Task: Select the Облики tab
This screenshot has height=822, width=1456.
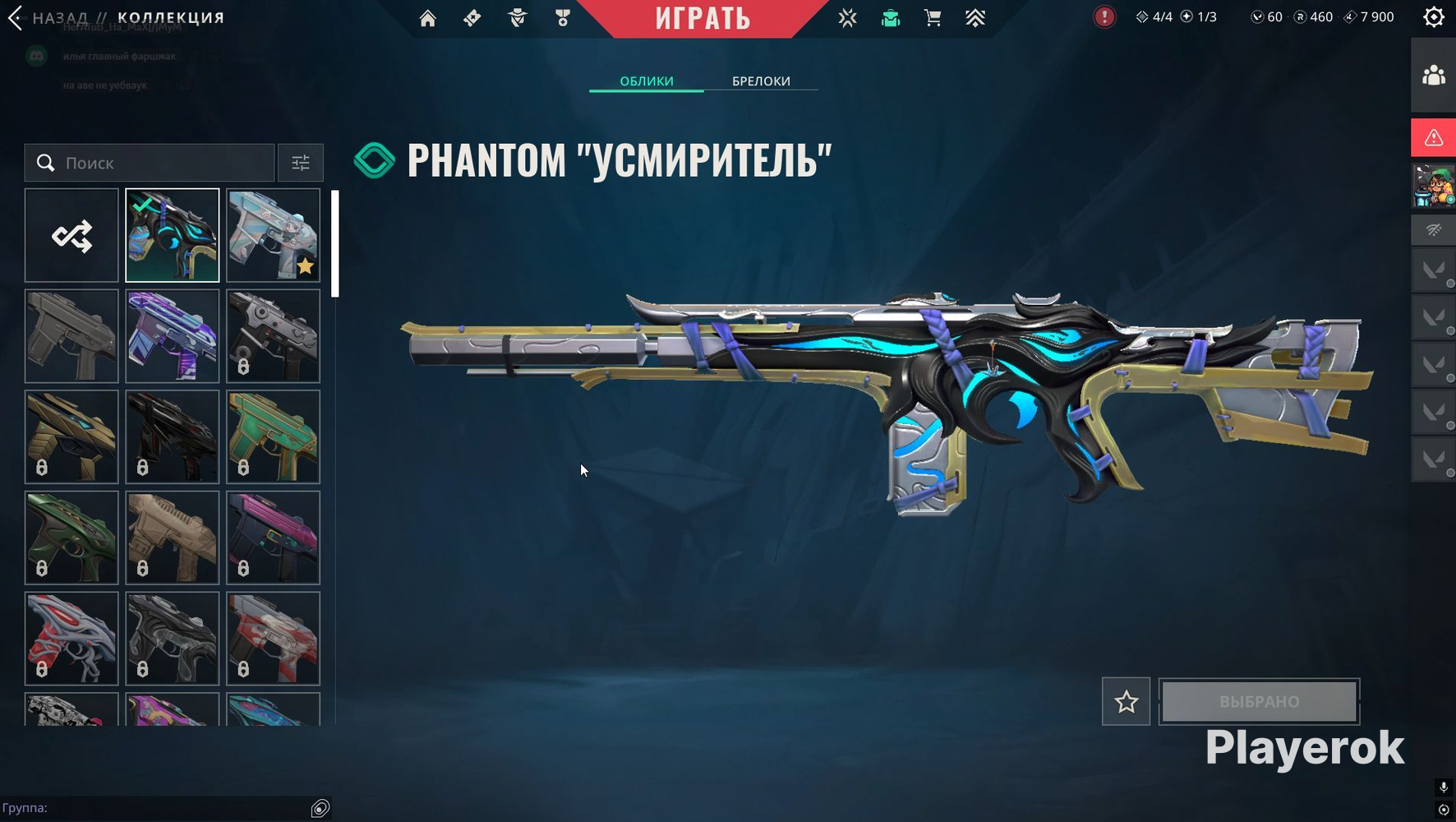Action: [x=647, y=81]
